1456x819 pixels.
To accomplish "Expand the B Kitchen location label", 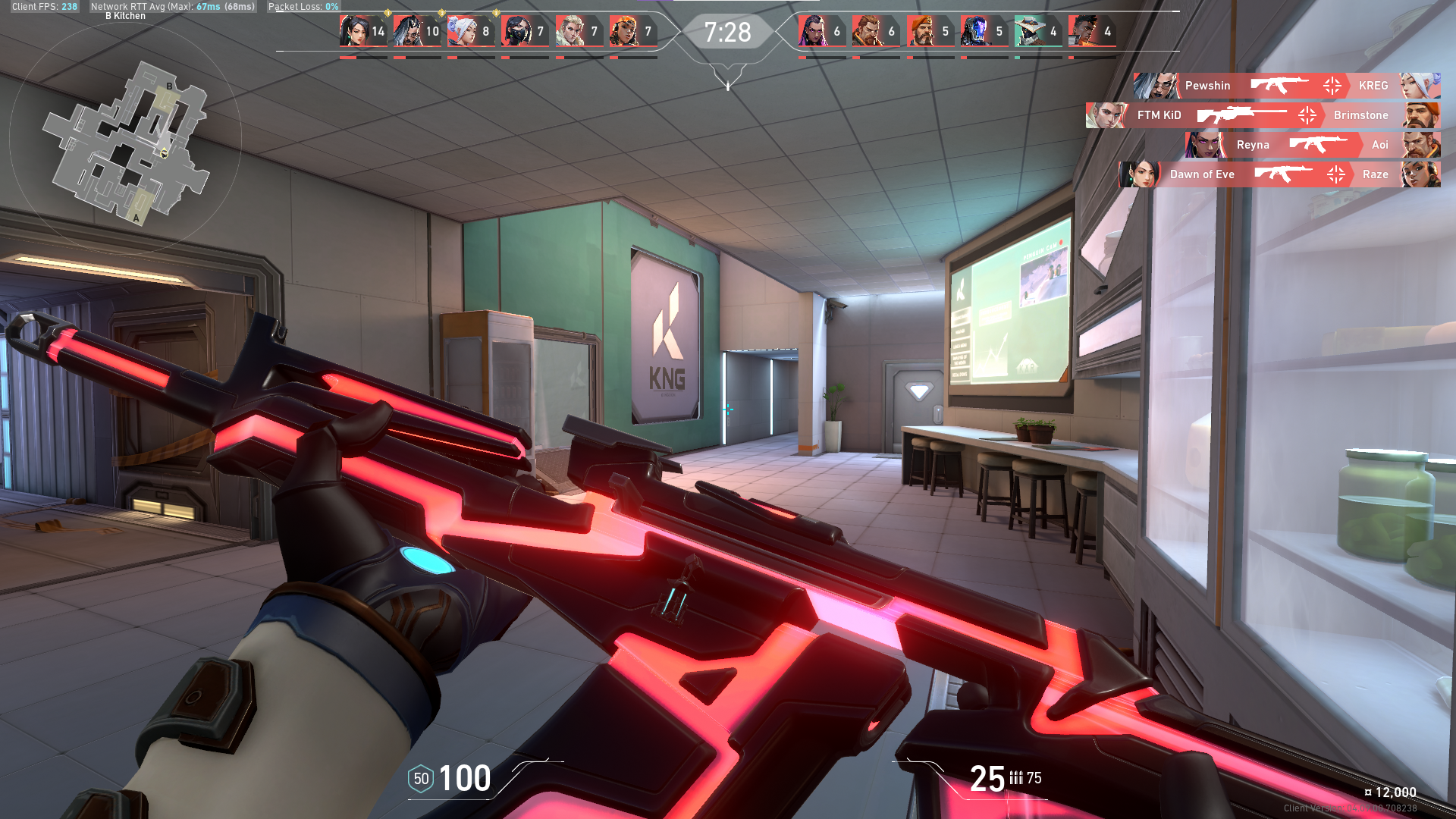I will pyautogui.click(x=127, y=16).
